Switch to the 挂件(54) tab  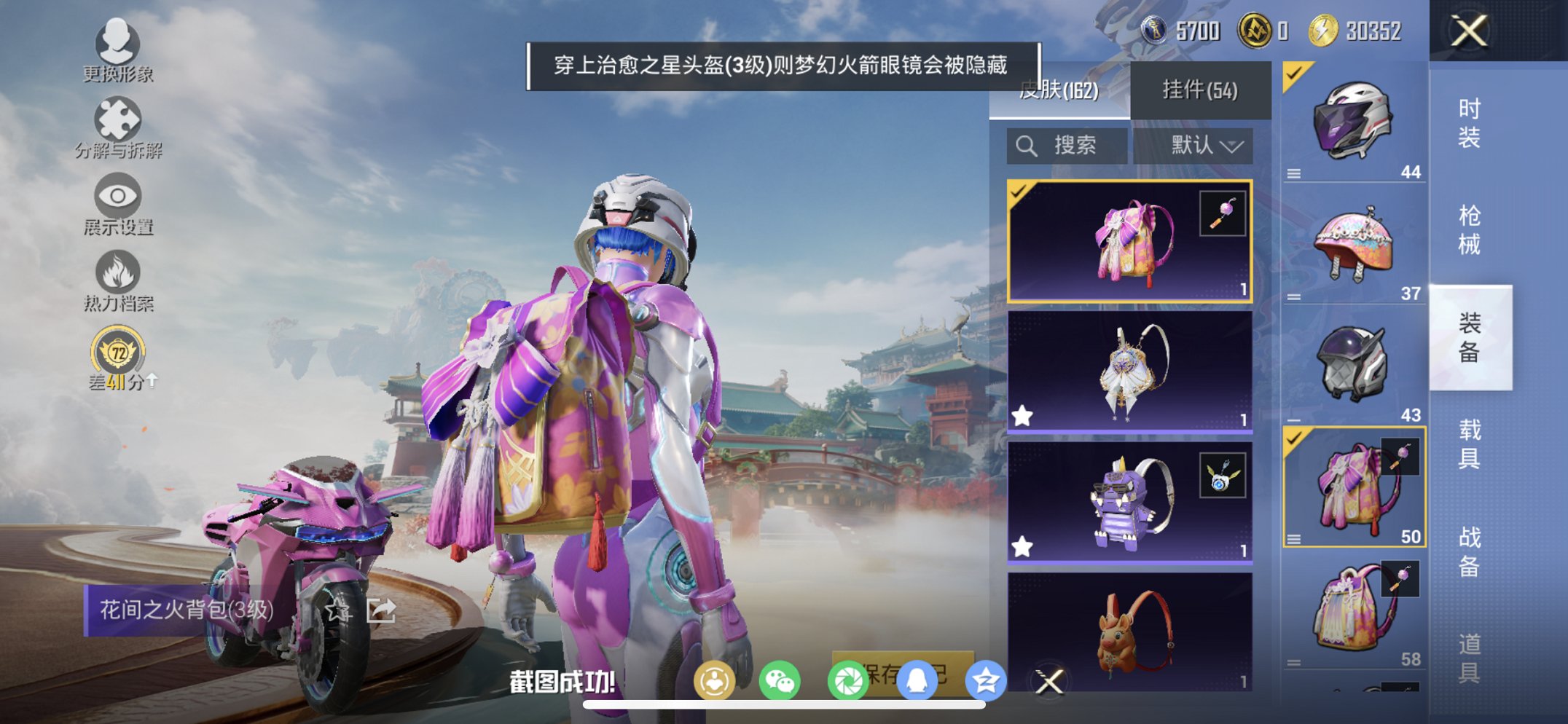tap(1201, 90)
